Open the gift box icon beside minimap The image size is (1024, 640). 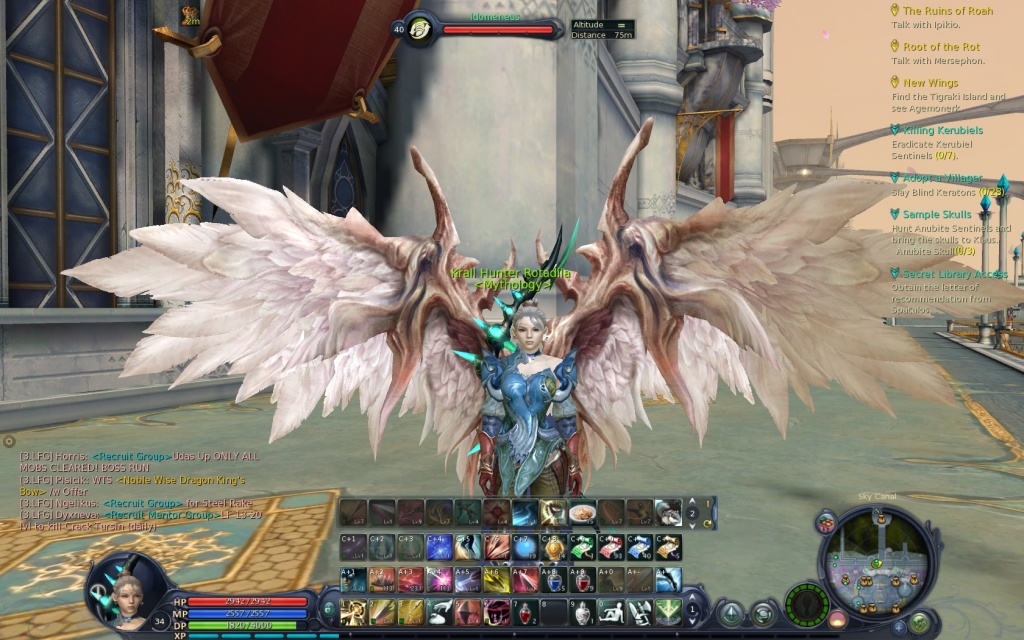pyautogui.click(x=826, y=521)
